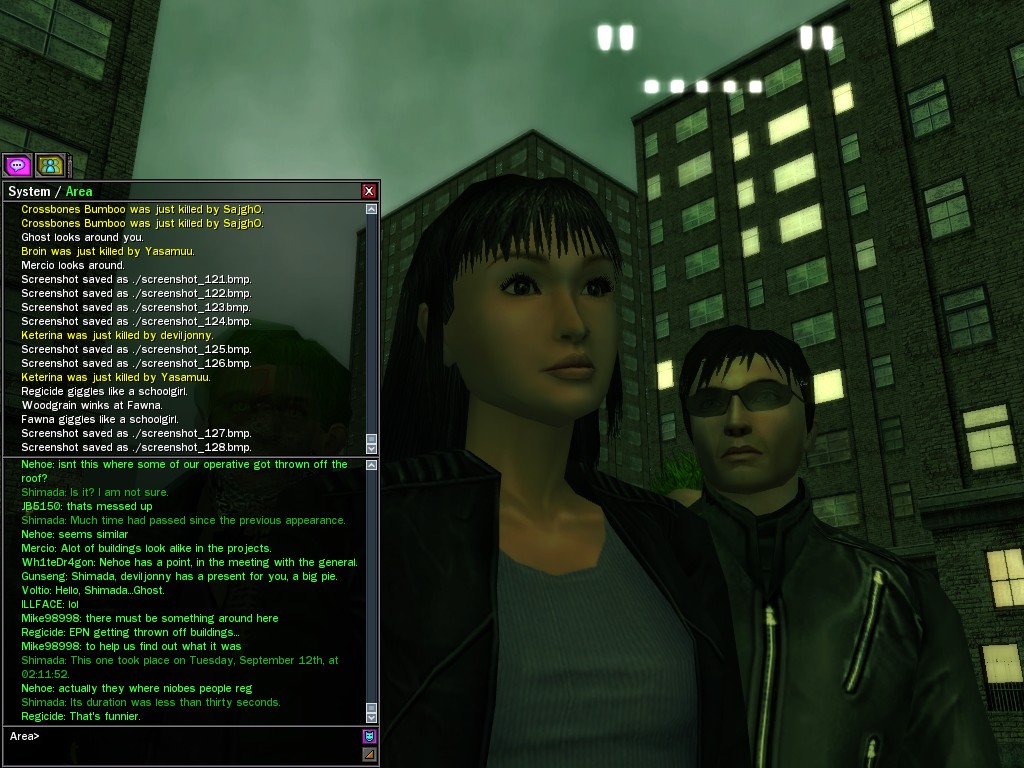This screenshot has height=768, width=1024.
Task: Click the orange triangle resize corner icon
Action: point(369,754)
